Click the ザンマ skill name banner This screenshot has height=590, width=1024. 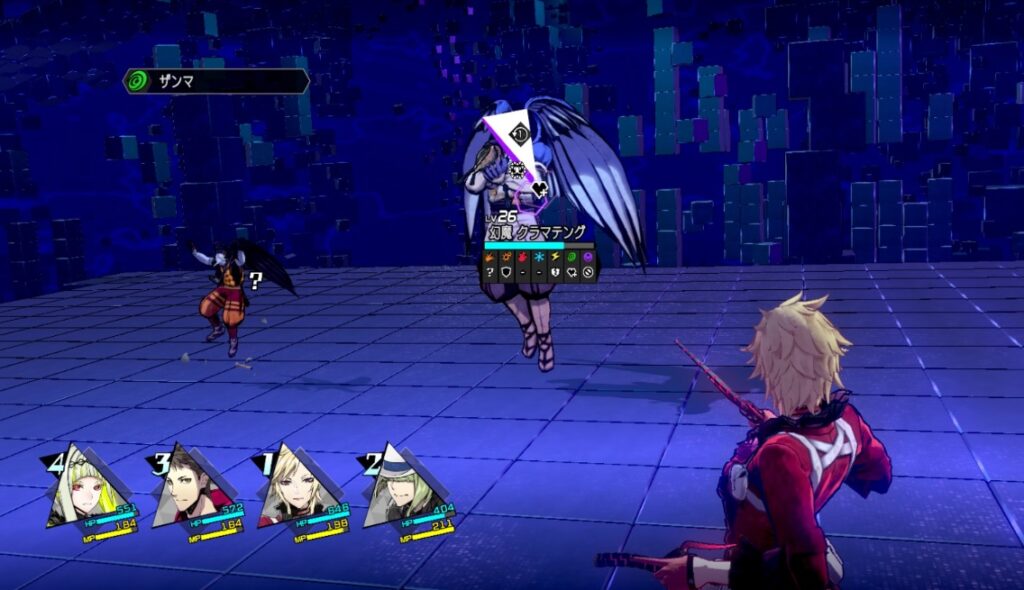tap(215, 81)
